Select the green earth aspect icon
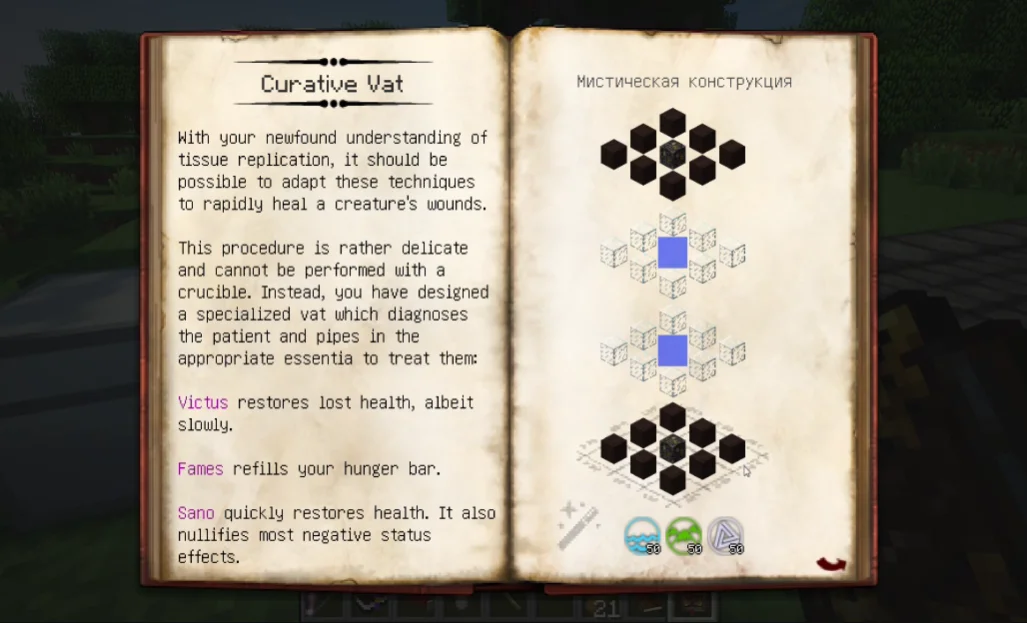 coord(683,536)
